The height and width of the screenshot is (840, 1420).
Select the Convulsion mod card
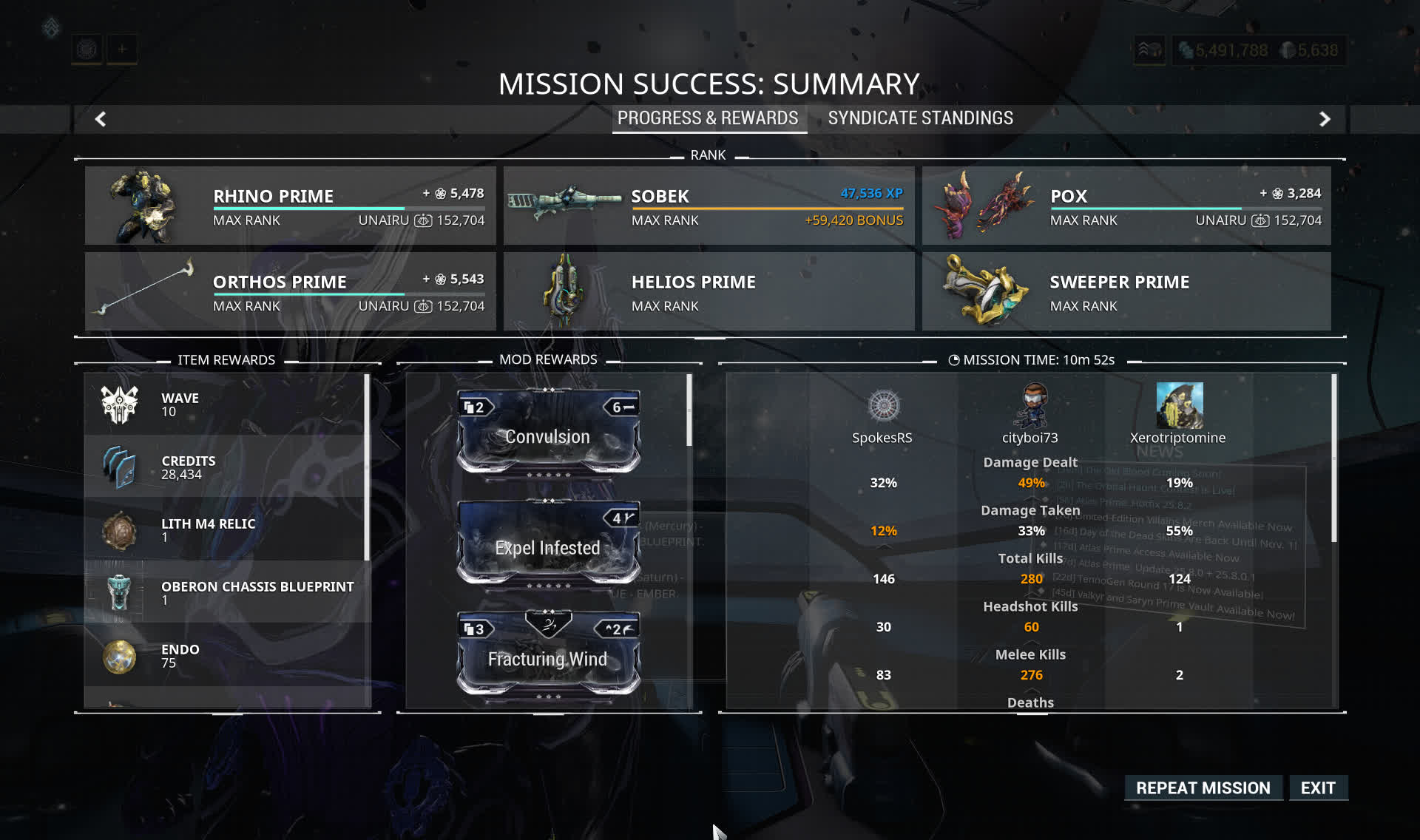tap(548, 433)
